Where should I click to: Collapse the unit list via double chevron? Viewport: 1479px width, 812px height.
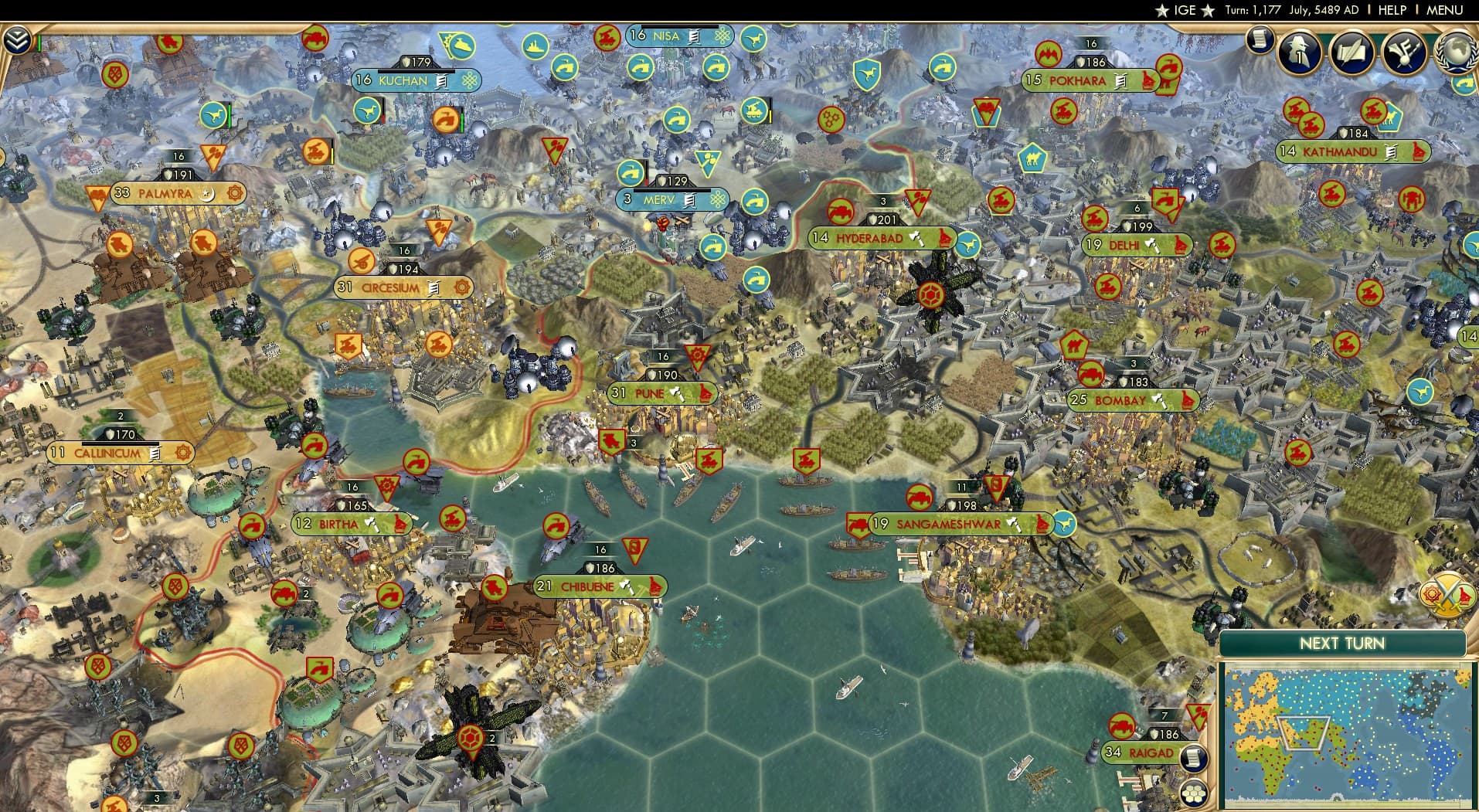[x=19, y=40]
